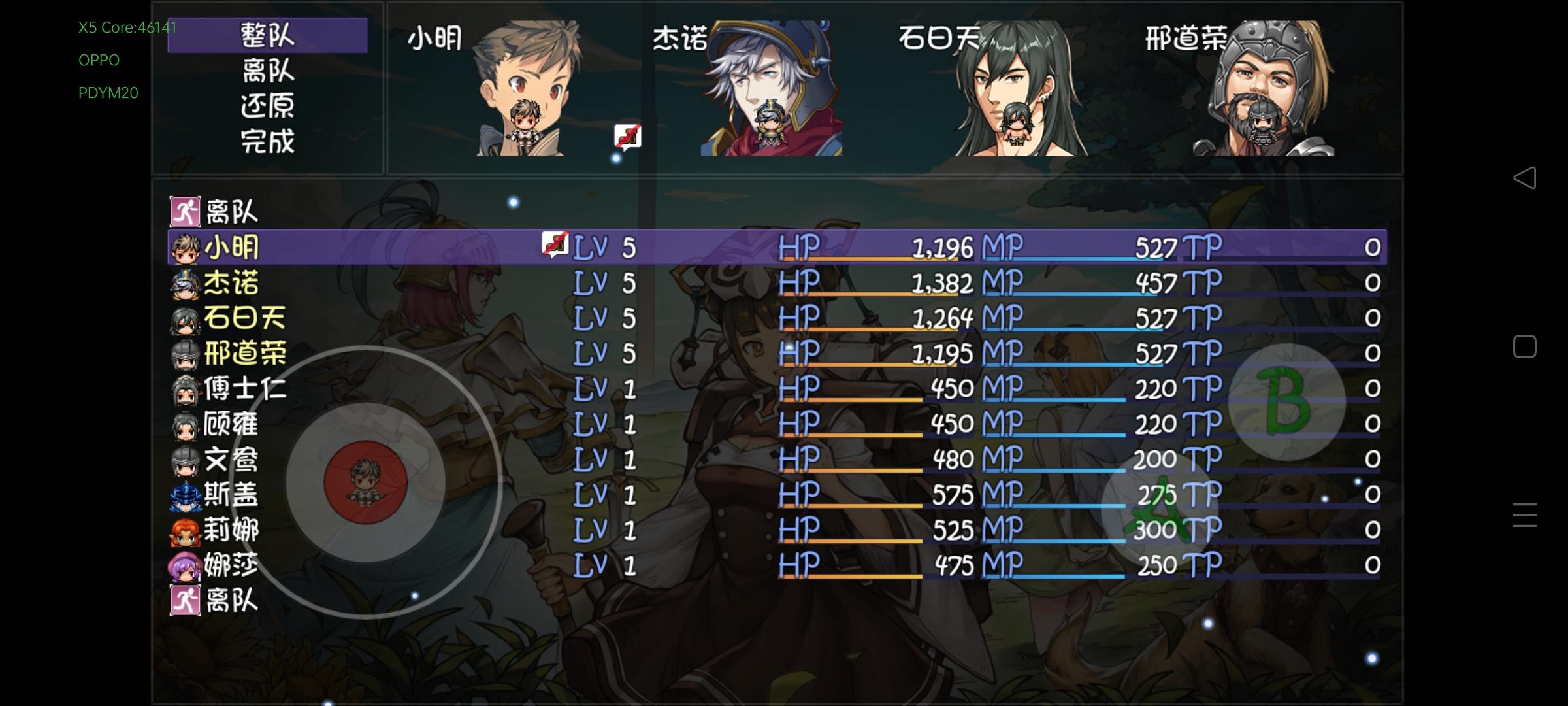This screenshot has width=1568, height=706.
Task: Click 石日天's face icon
Action: 185,318
